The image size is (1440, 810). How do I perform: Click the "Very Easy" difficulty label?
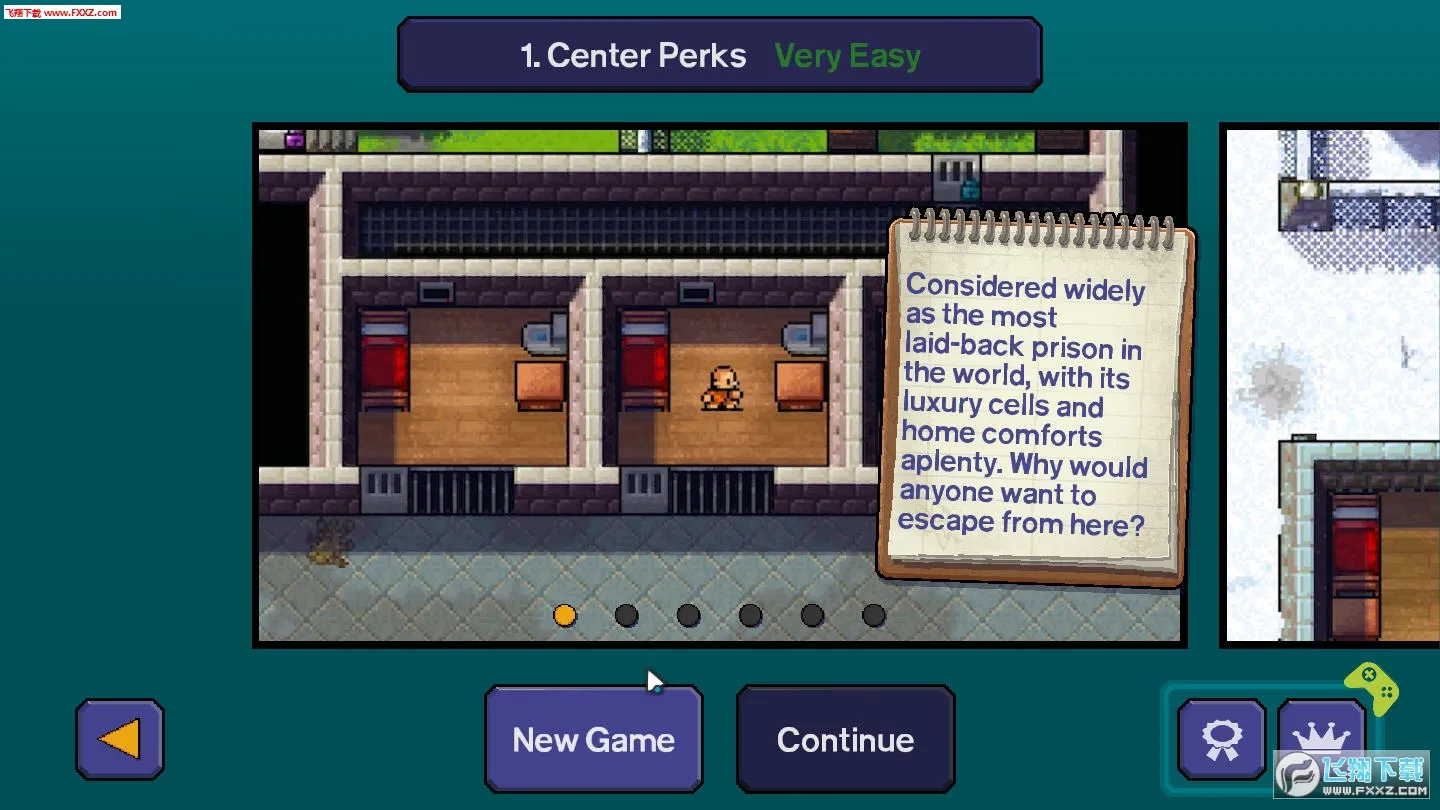click(x=847, y=56)
